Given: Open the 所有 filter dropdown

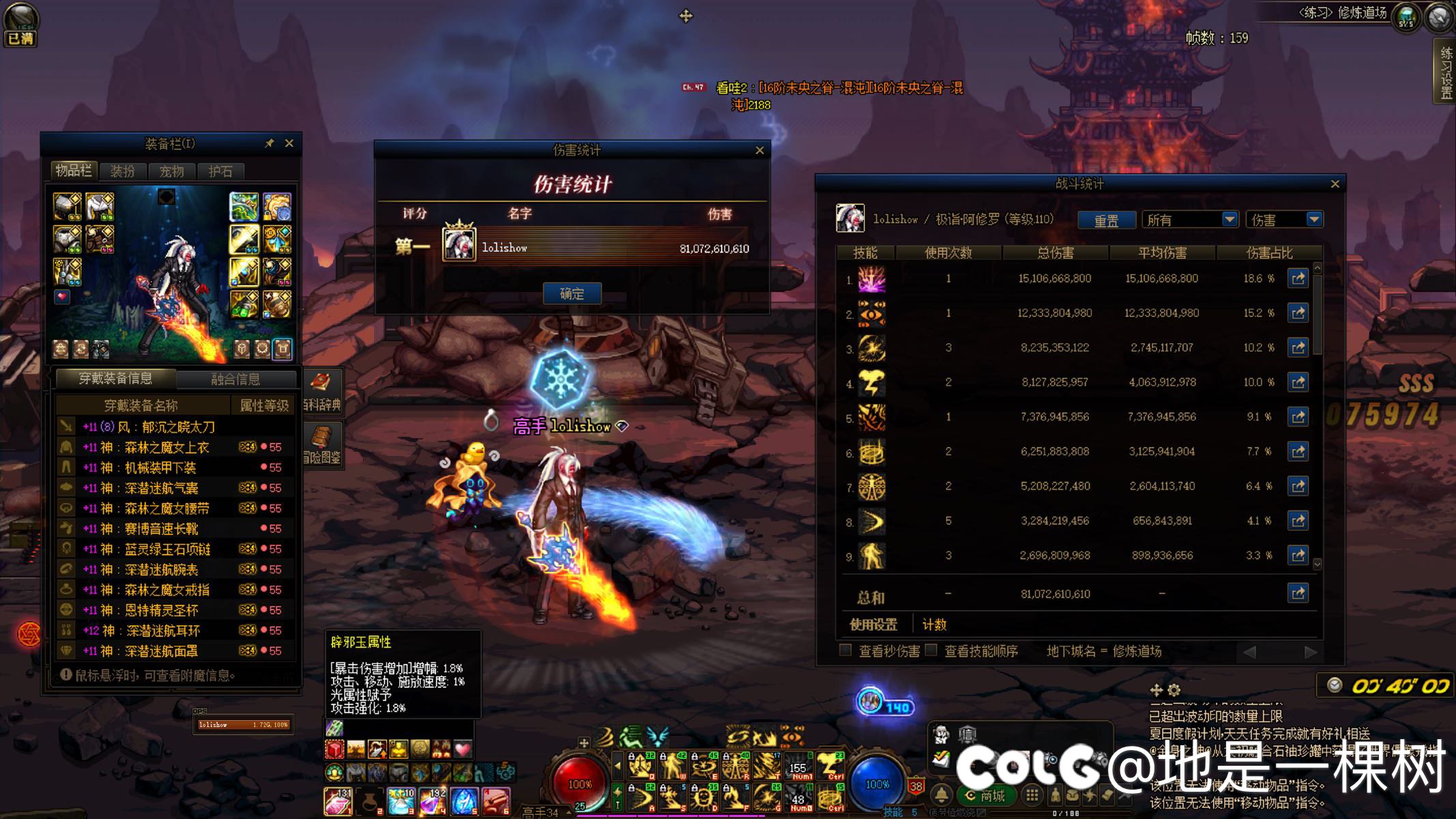Looking at the screenshot, I should 1190,220.
